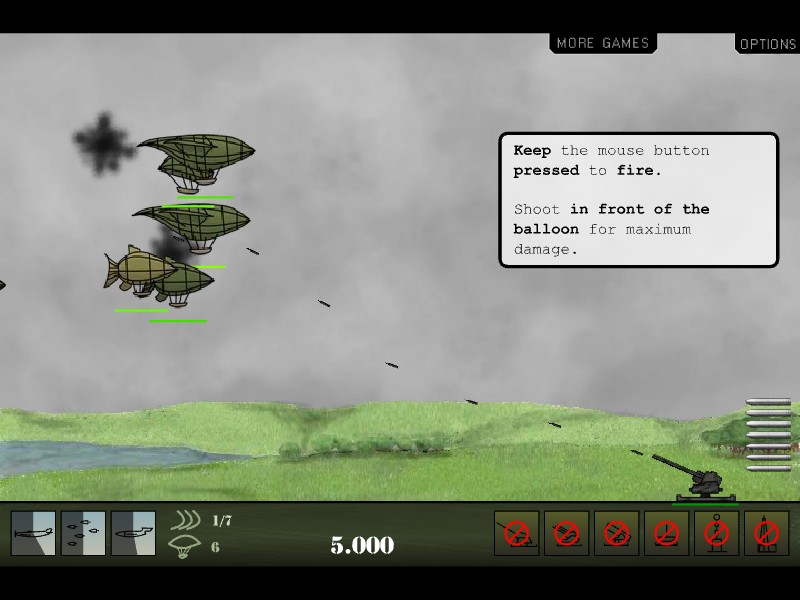The width and height of the screenshot is (800, 600).
Task: Call the single propeller plane airstrike
Action: point(33,533)
